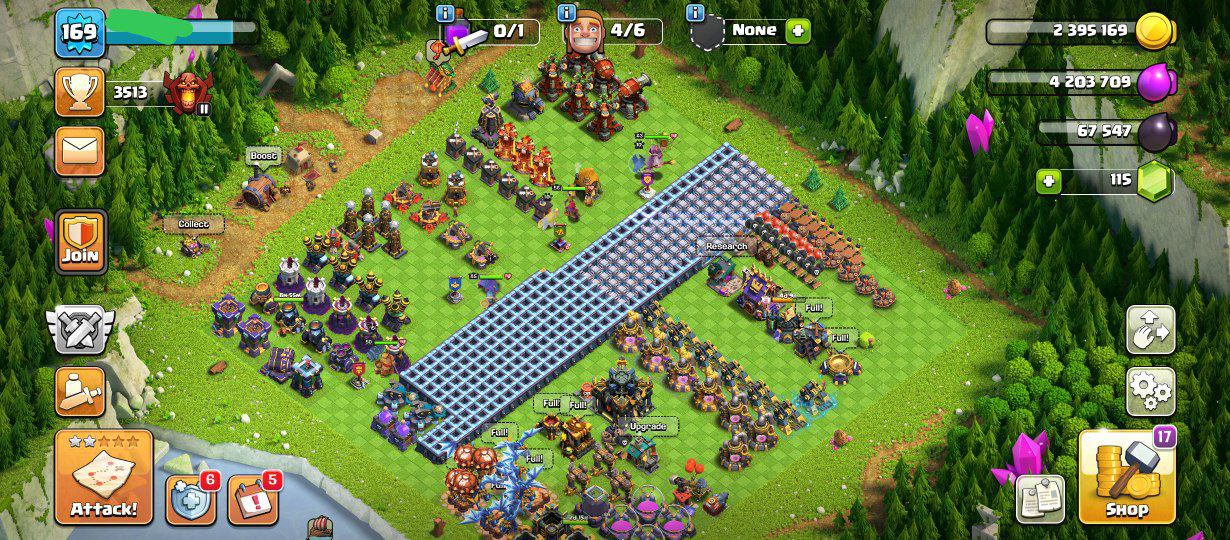Show info for the 0/1 sword builder
Image resolution: width=1230 pixels, height=540 pixels.
445,13
